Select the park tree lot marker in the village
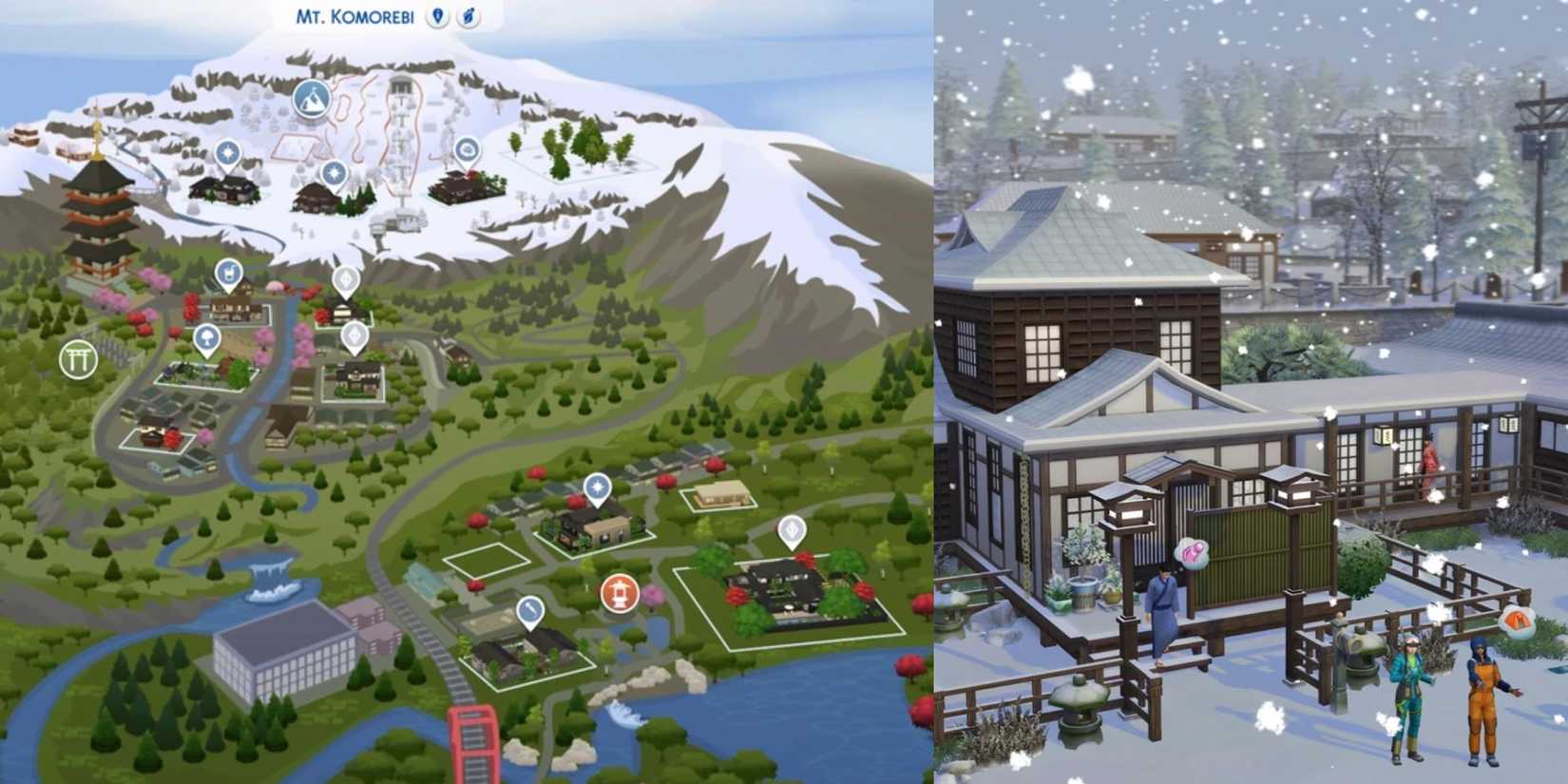Viewport: 1568px width, 784px height. click(207, 336)
